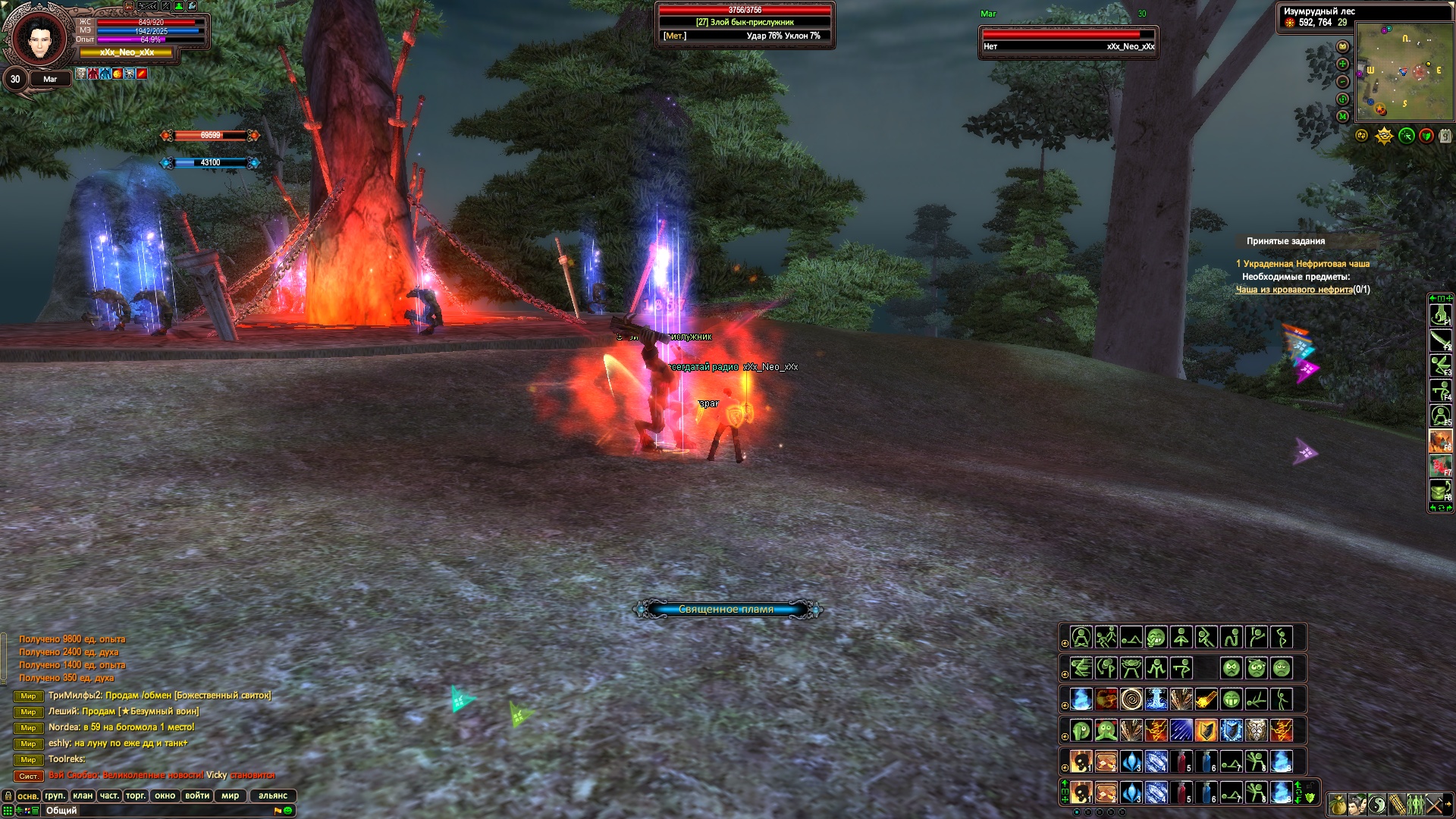Open the world map with the M button
Image resolution: width=1456 pixels, height=819 pixels.
[1343, 116]
